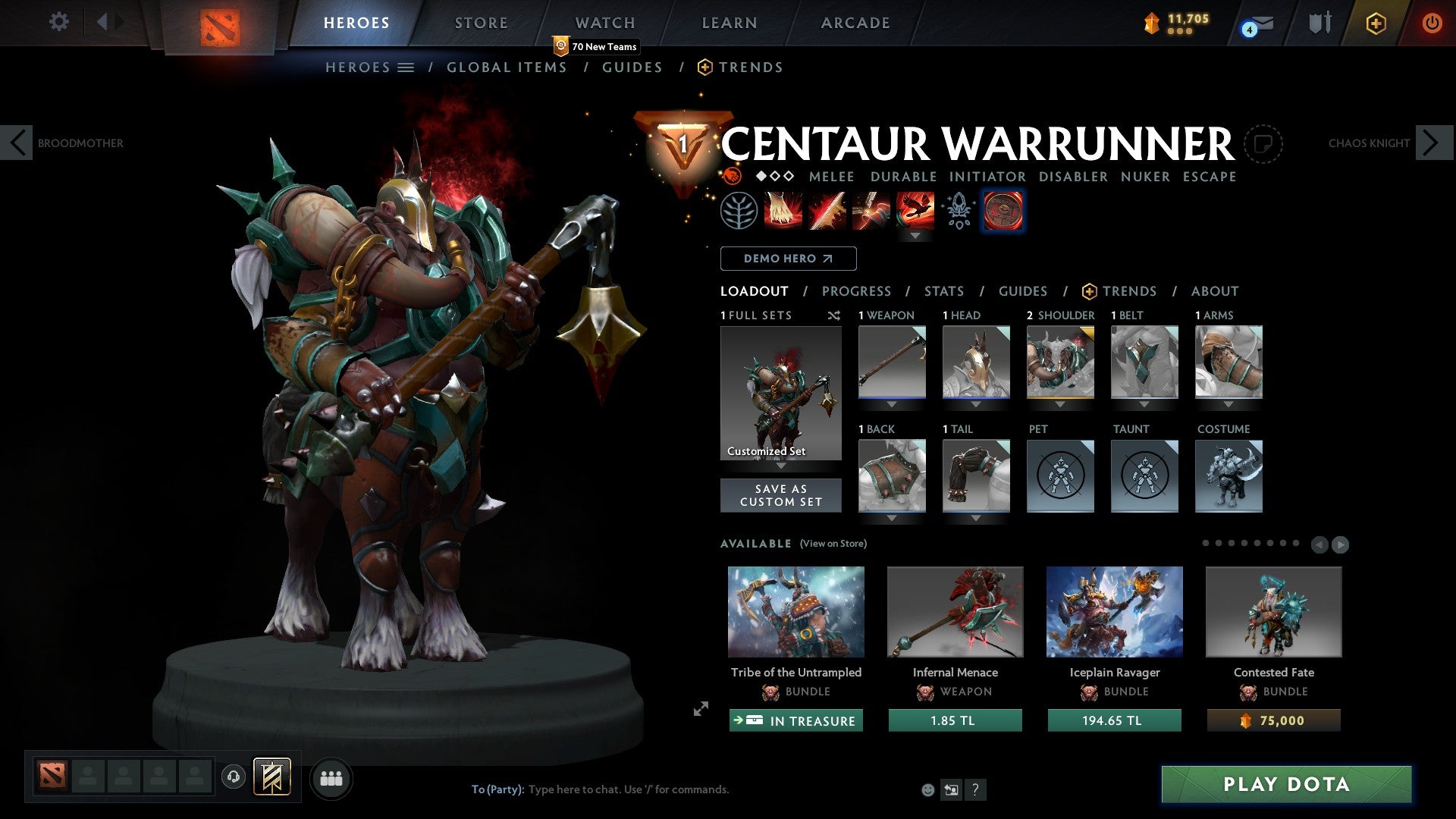Click the DEMO HERO button
The image size is (1456, 819).
tap(788, 258)
